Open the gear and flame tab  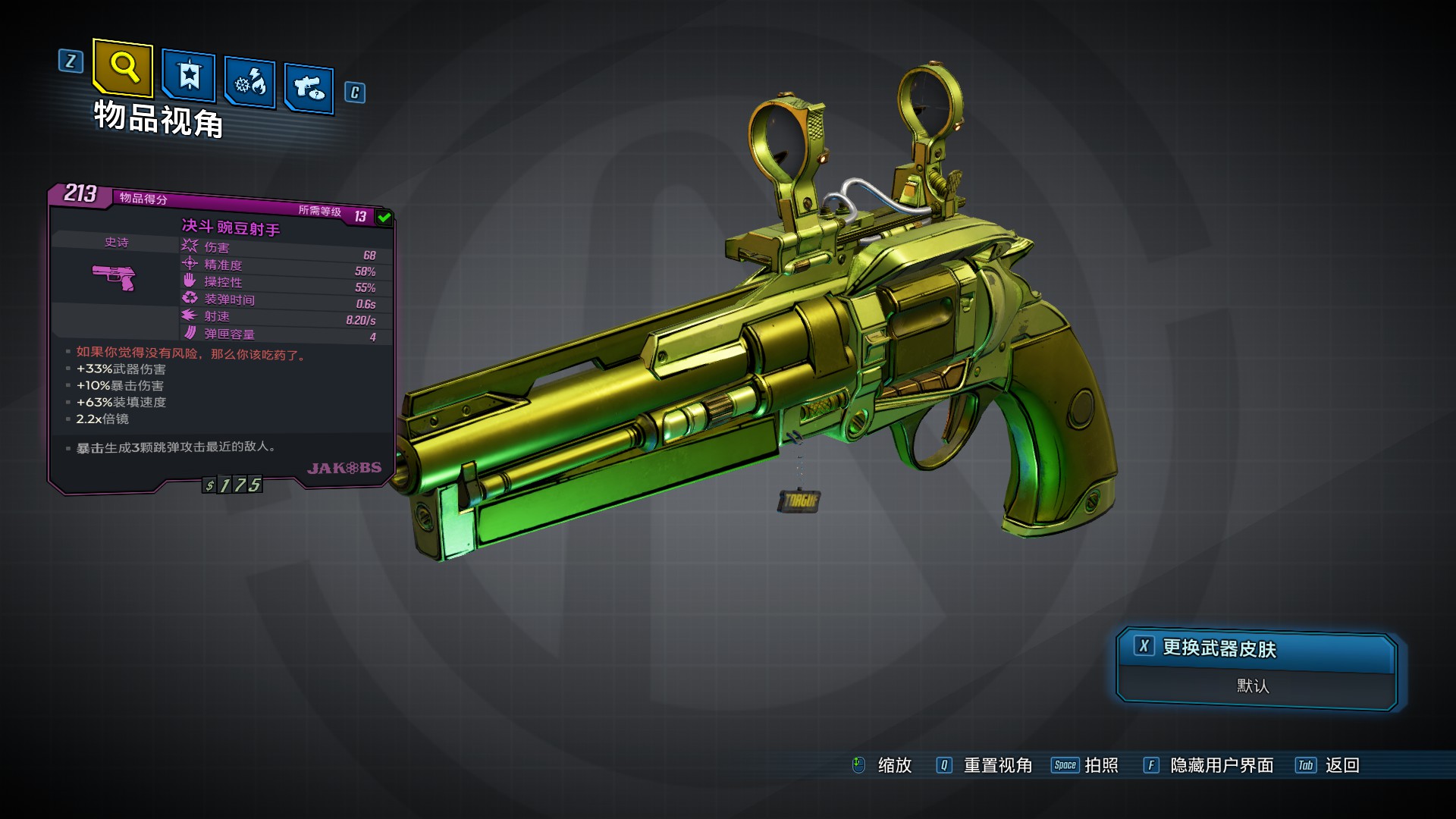point(249,82)
